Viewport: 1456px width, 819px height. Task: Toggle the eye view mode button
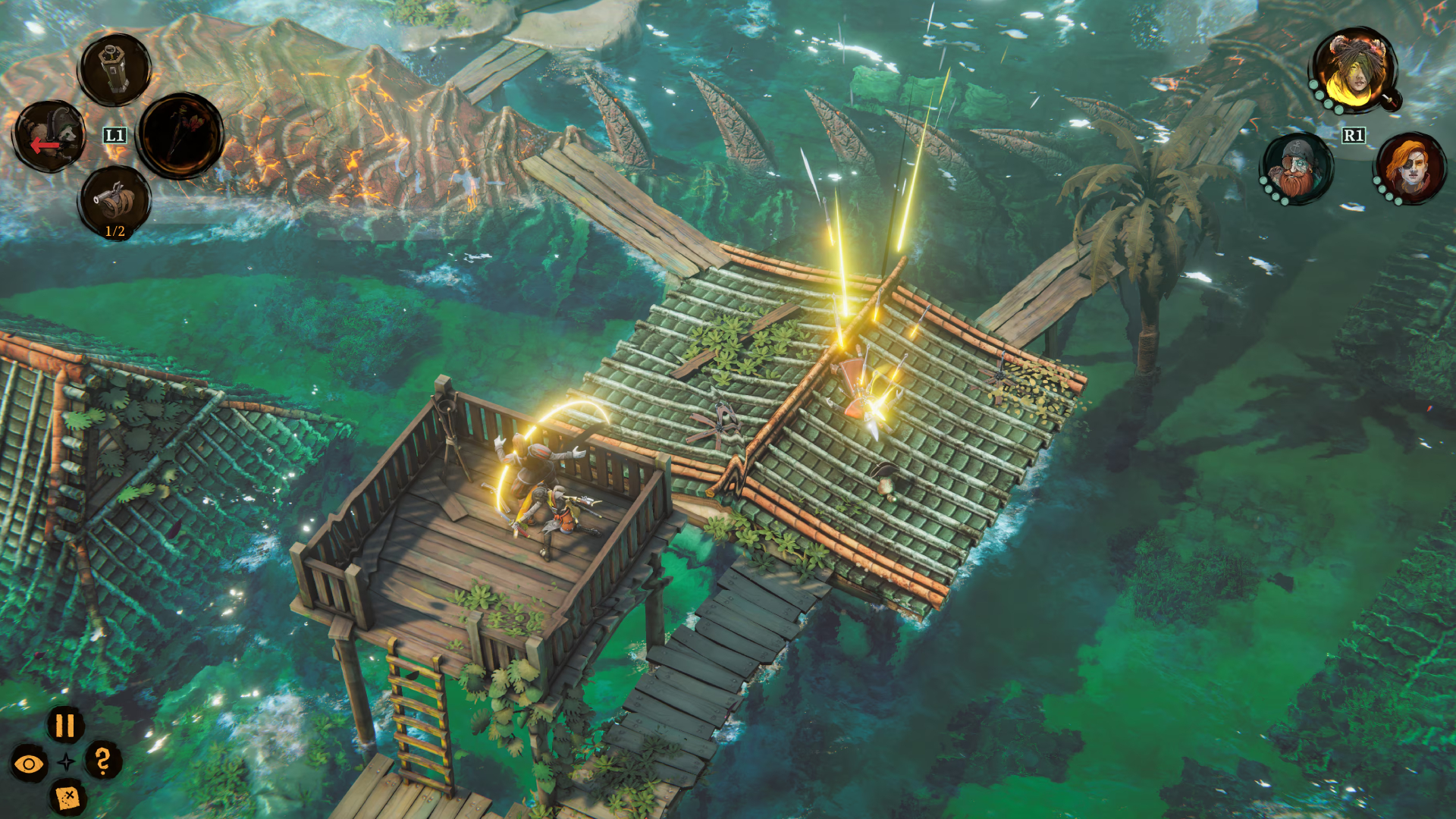29,764
